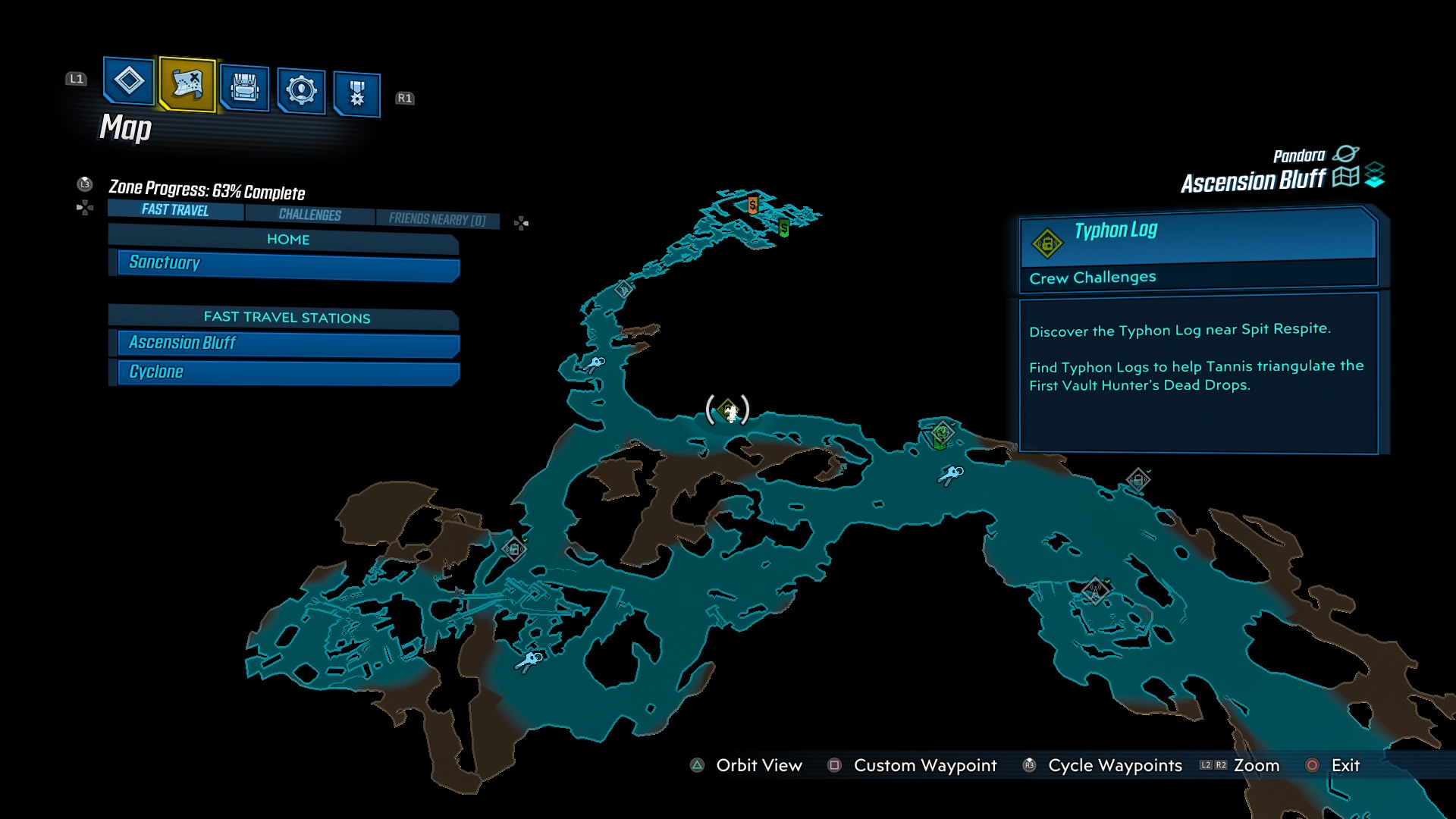Image resolution: width=1456 pixels, height=819 pixels.
Task: Toggle Orbit View mode
Action: pos(758,766)
